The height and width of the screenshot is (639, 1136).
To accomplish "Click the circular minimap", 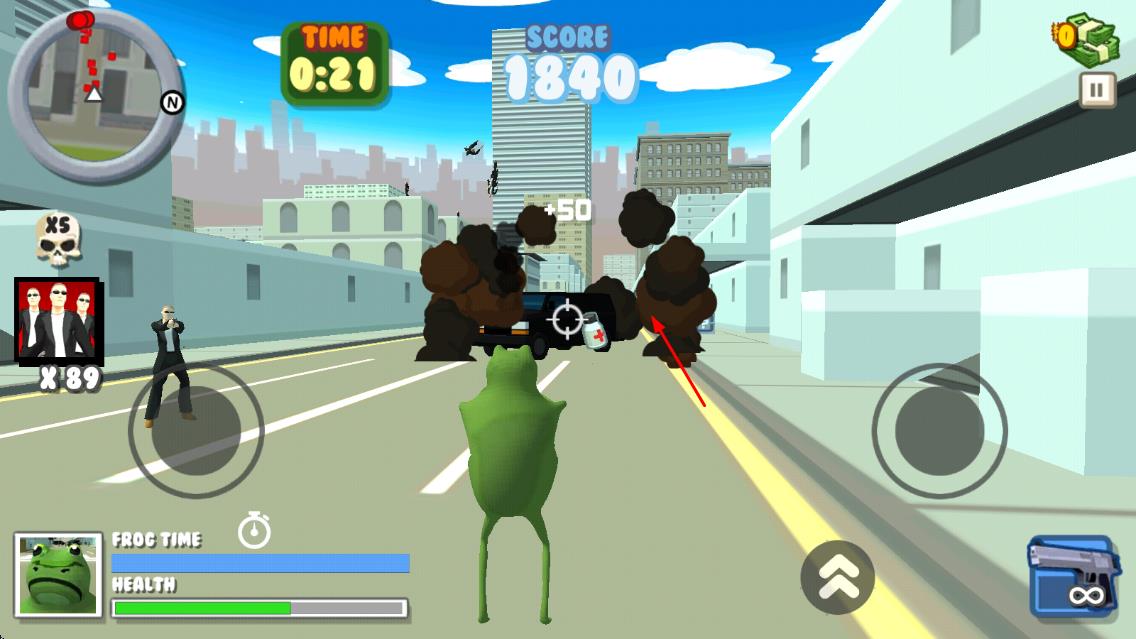I will [95, 93].
